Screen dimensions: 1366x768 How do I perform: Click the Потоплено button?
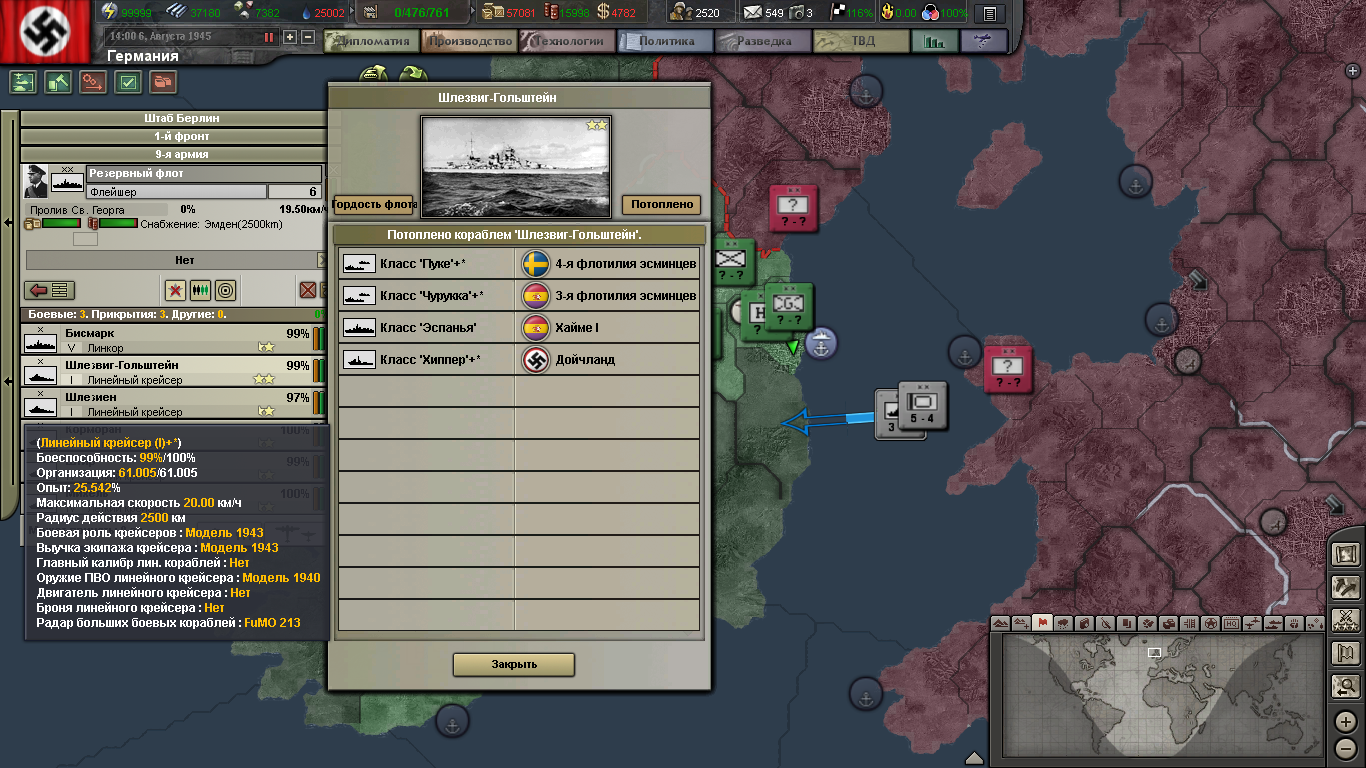661,204
